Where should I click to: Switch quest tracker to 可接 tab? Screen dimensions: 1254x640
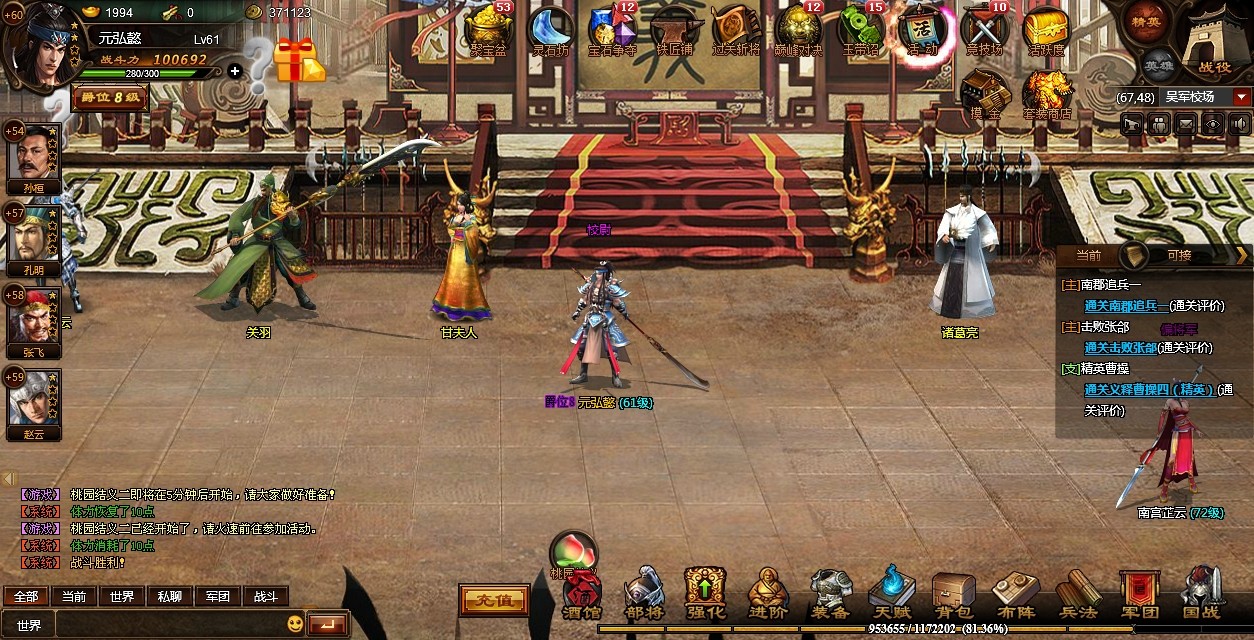click(x=1180, y=255)
